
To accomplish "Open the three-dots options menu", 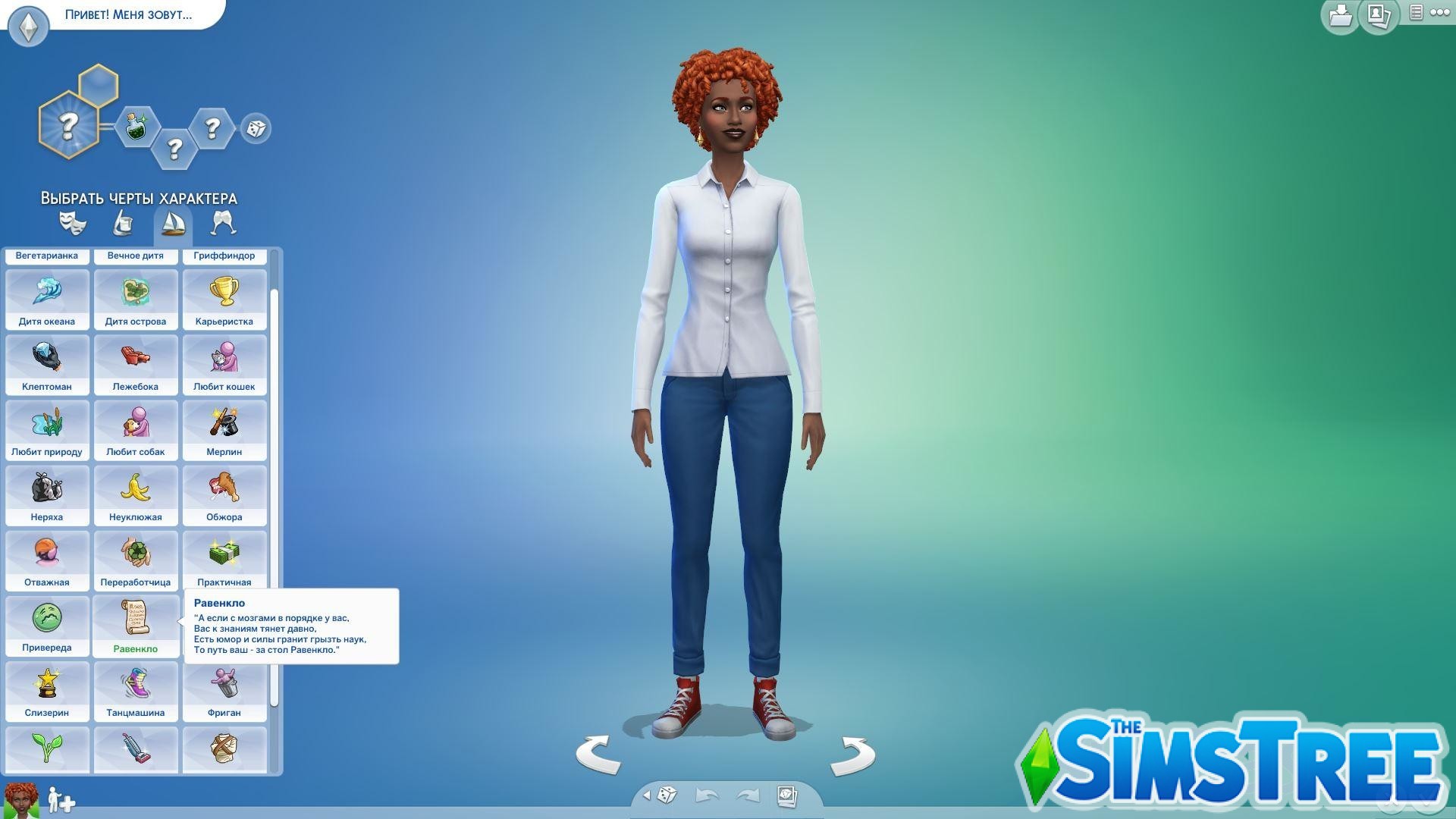I will (1441, 13).
